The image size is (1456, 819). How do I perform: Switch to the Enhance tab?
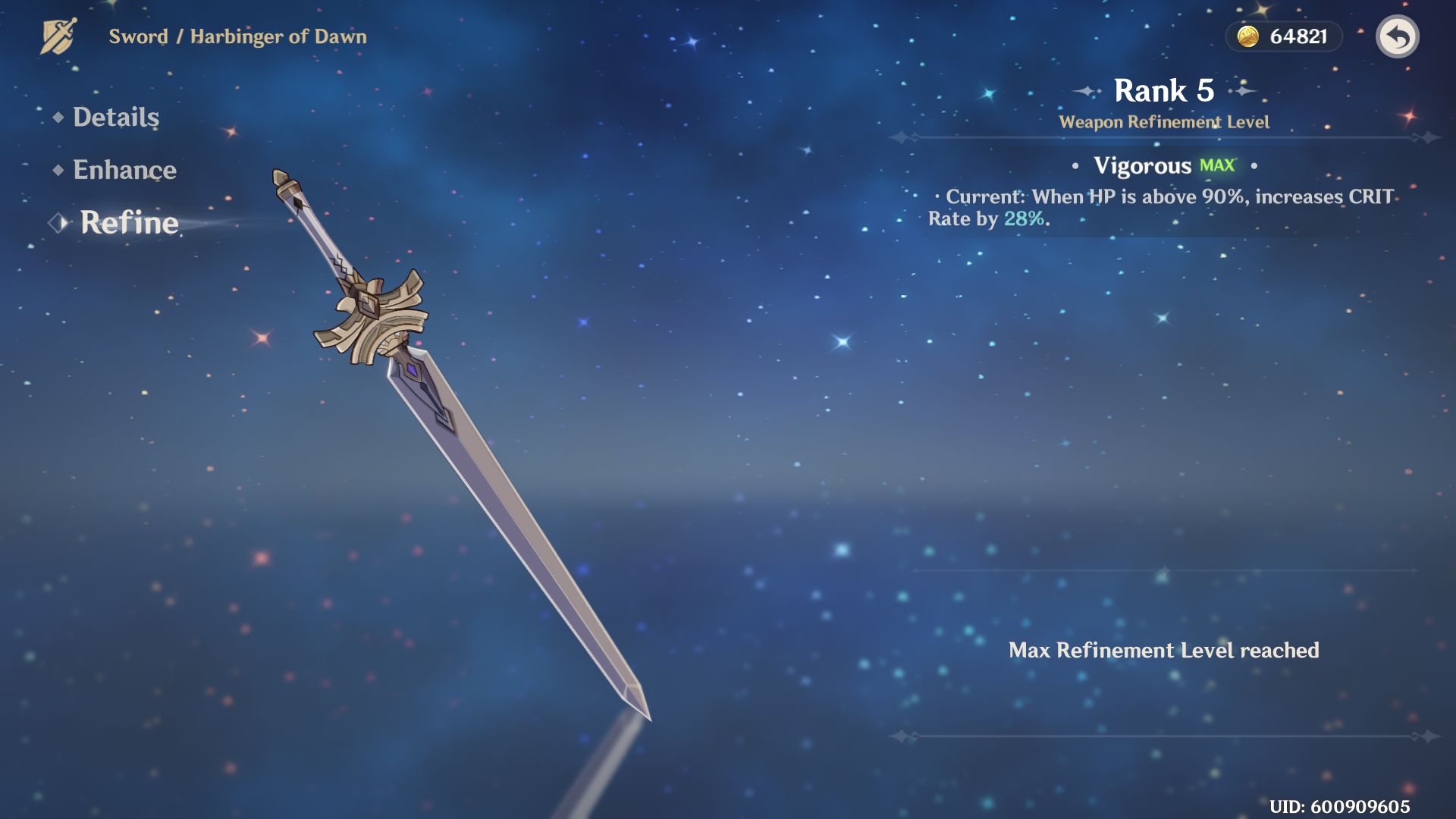(124, 170)
